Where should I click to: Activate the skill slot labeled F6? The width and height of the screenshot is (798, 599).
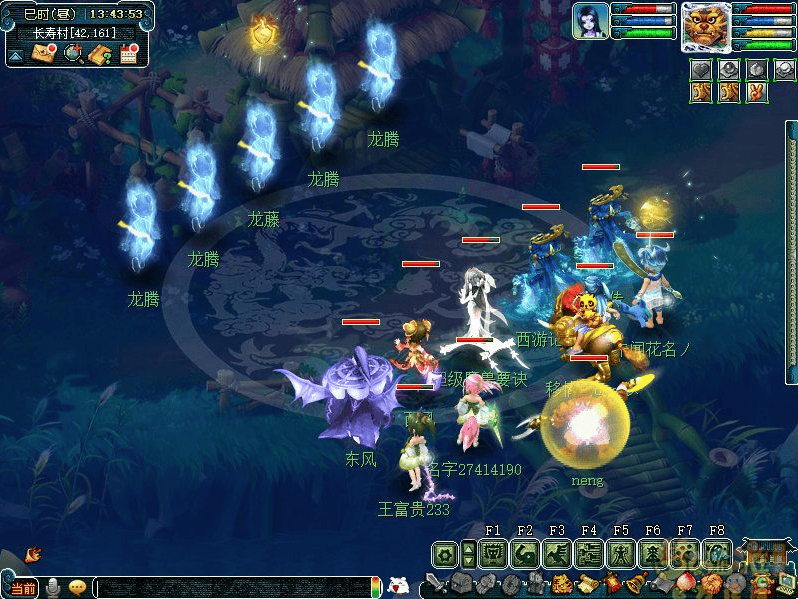click(653, 553)
